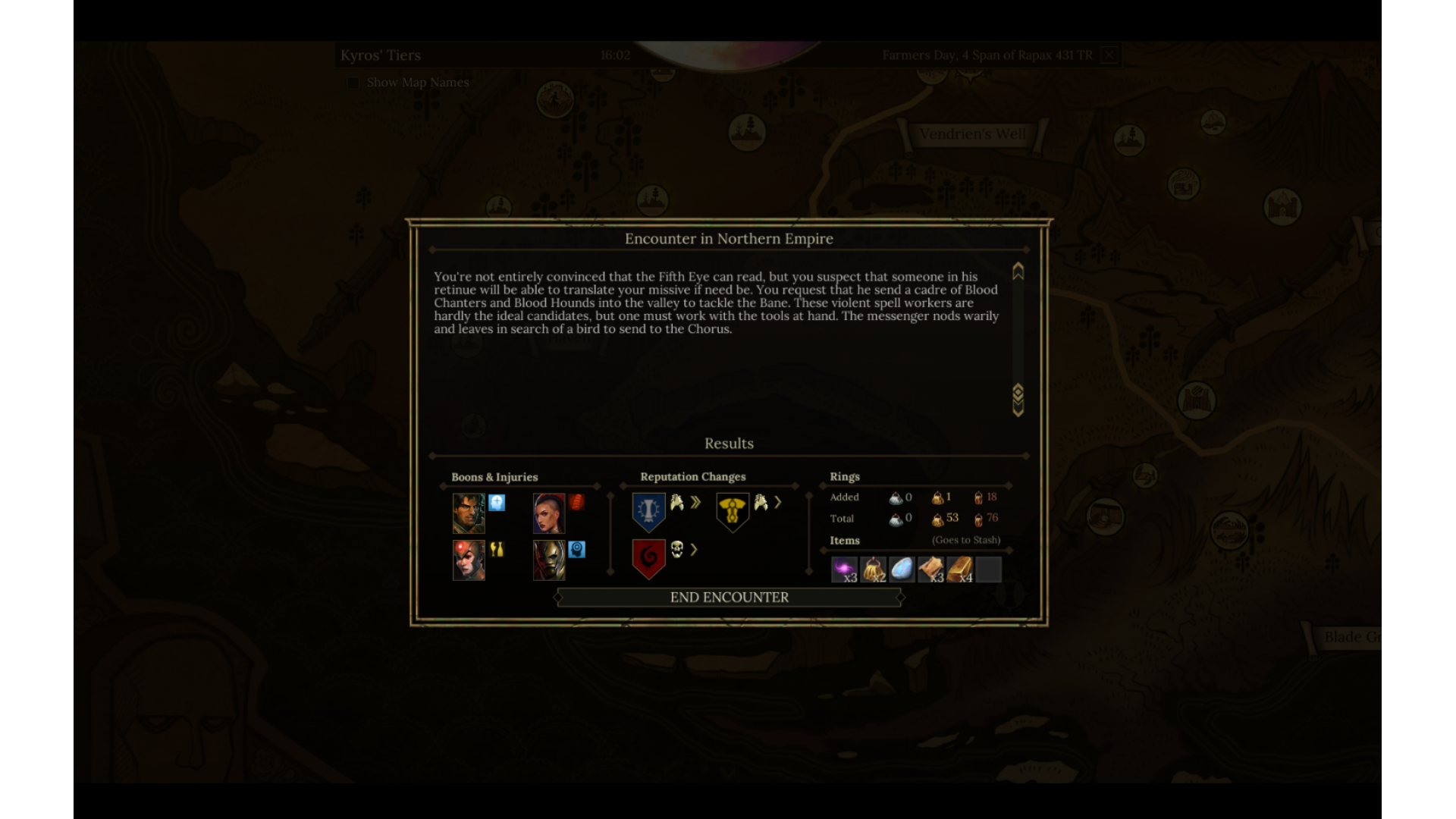The image size is (1456, 819).
Task: Select the golden pouch item with x2
Action: tap(873, 570)
